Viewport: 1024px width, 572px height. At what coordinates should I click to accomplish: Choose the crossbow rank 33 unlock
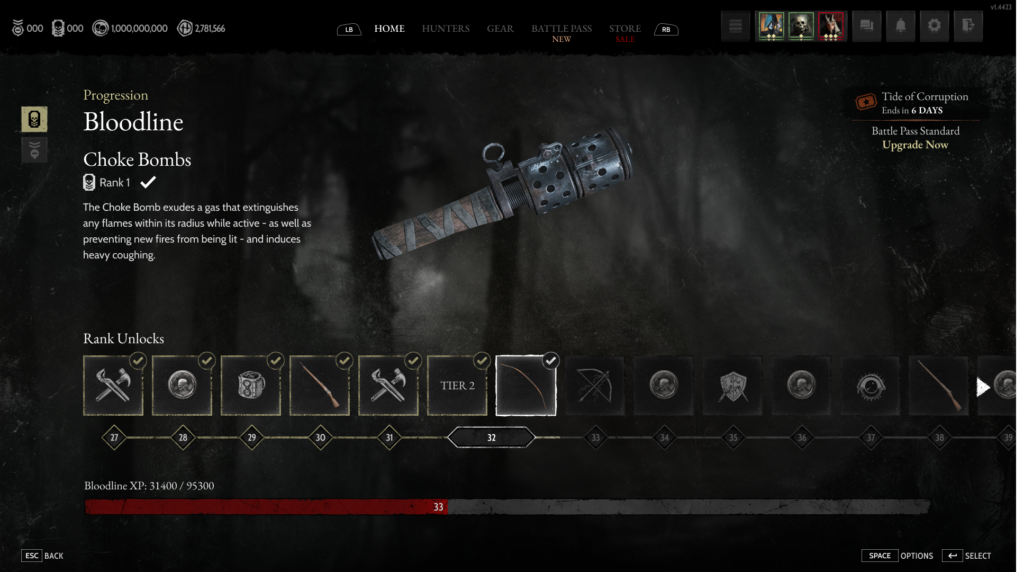point(595,386)
